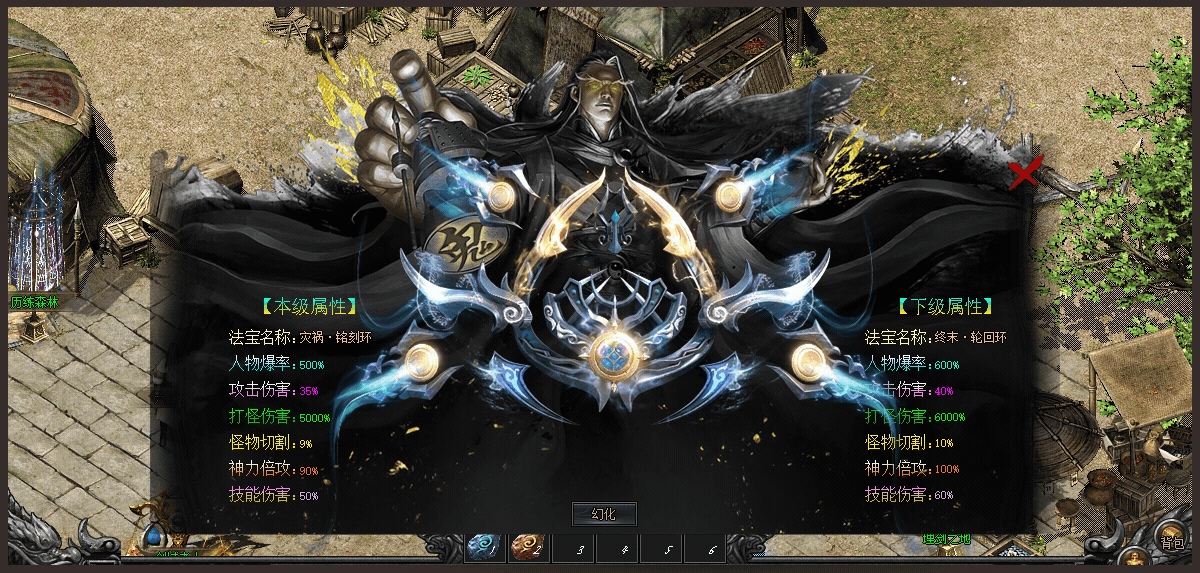Close the artifact panel with the red X
The image size is (1200, 573).
[1025, 172]
